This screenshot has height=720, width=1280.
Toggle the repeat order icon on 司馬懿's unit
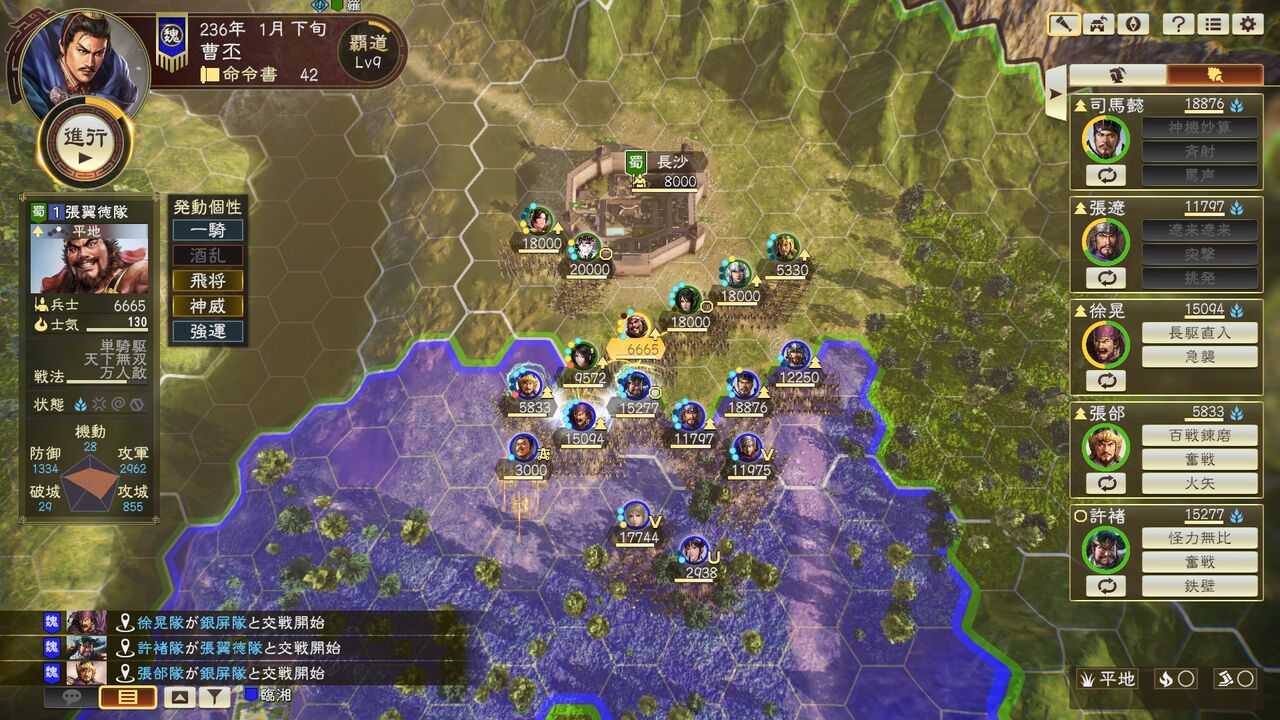pyautogui.click(x=1107, y=175)
